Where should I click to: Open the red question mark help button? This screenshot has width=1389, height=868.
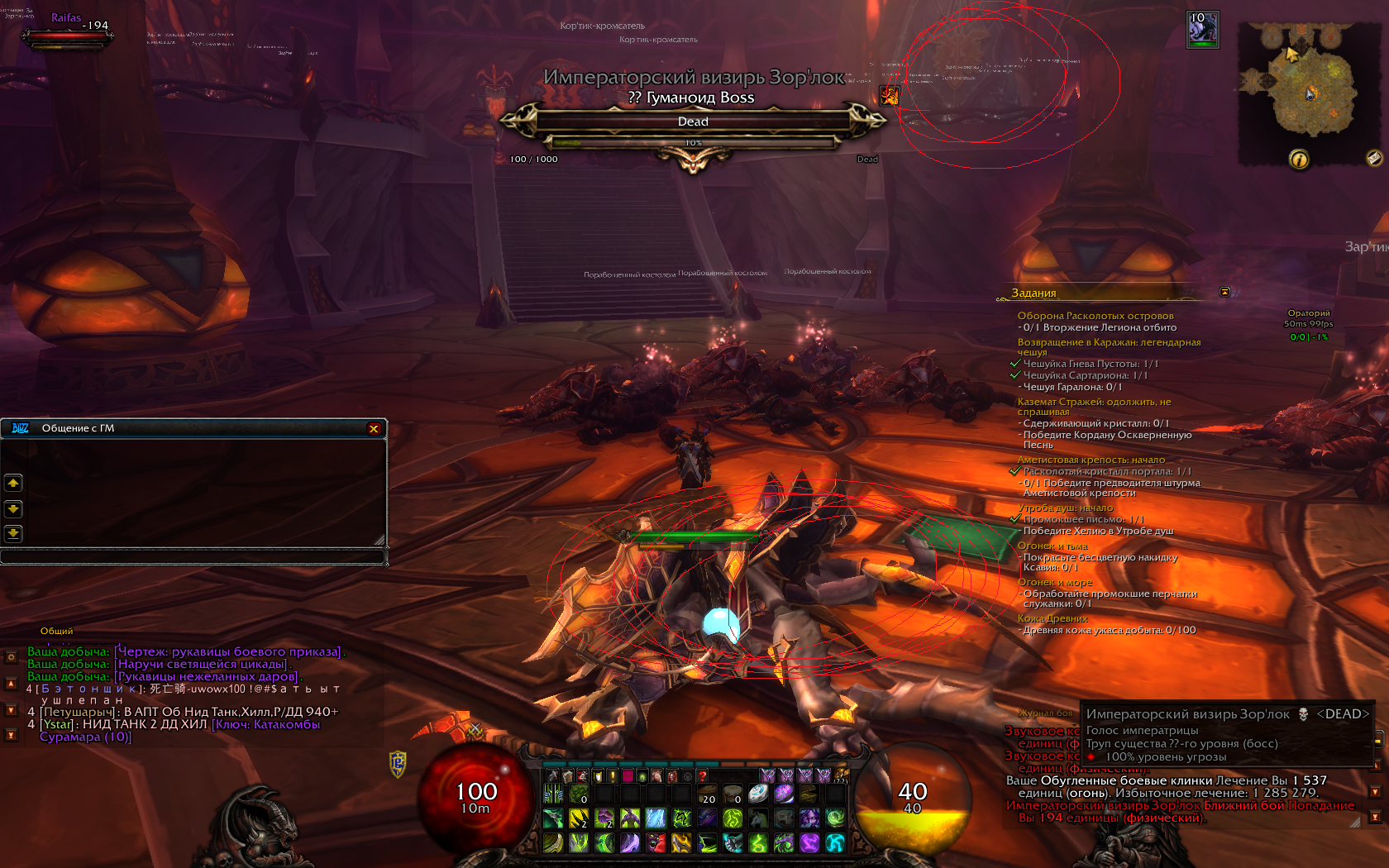point(702,776)
